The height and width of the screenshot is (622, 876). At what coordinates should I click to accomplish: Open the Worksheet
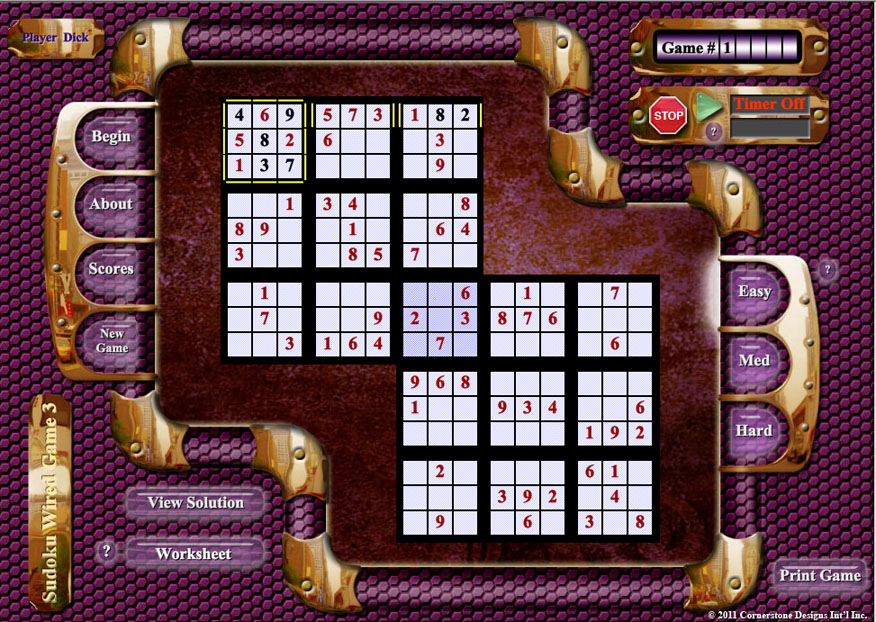click(x=193, y=553)
